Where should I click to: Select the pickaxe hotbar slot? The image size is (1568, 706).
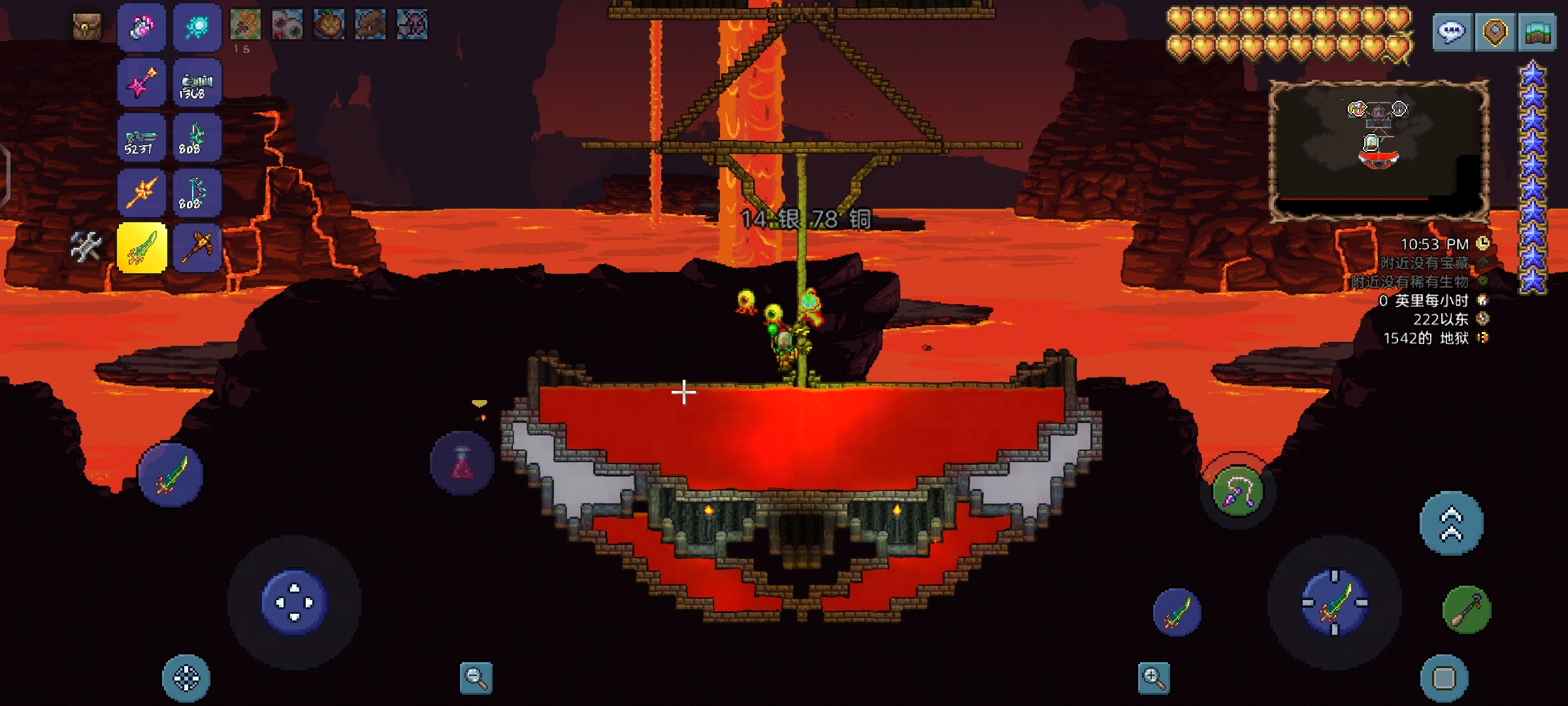point(197,248)
